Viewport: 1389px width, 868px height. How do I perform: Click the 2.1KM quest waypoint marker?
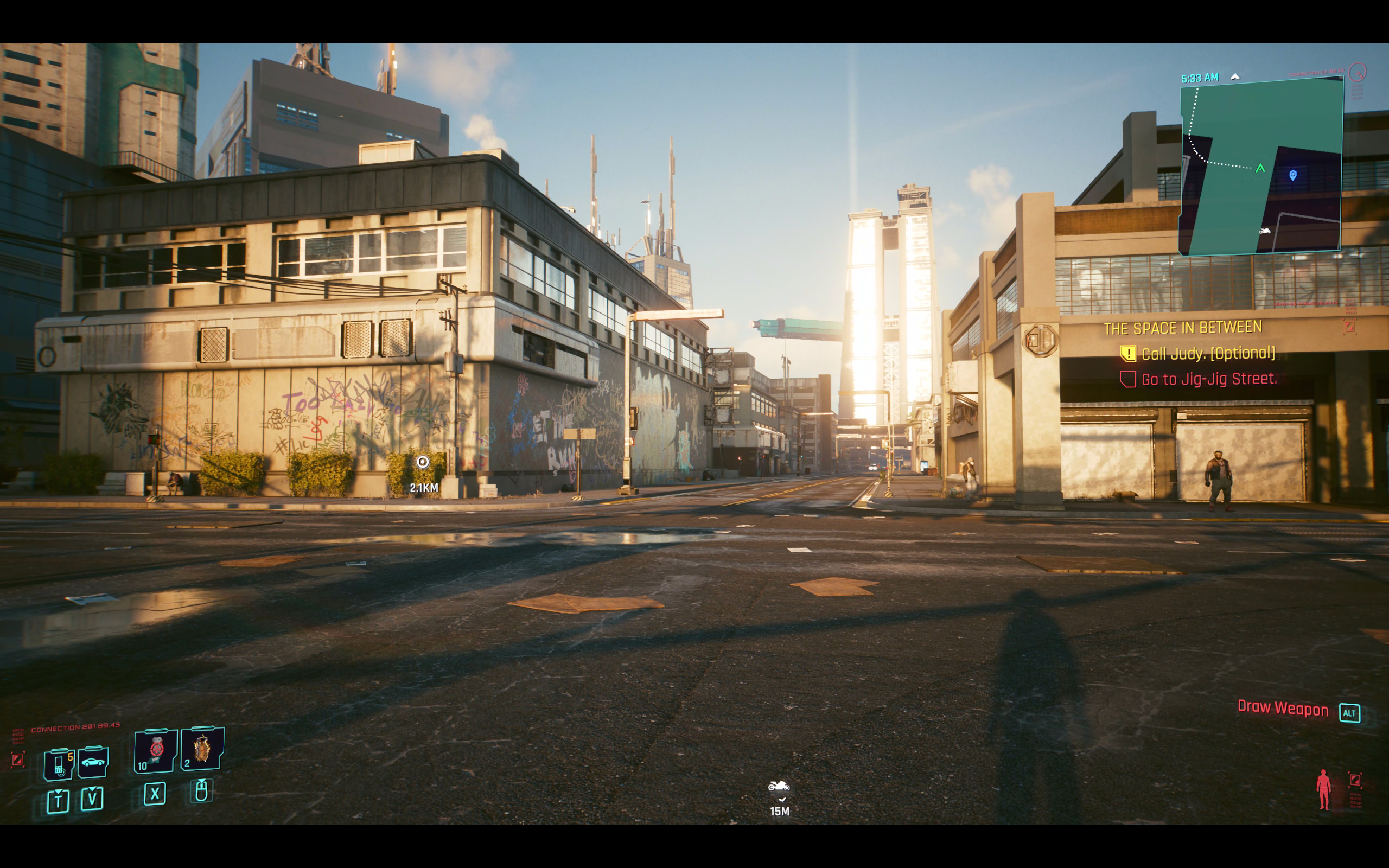423,463
